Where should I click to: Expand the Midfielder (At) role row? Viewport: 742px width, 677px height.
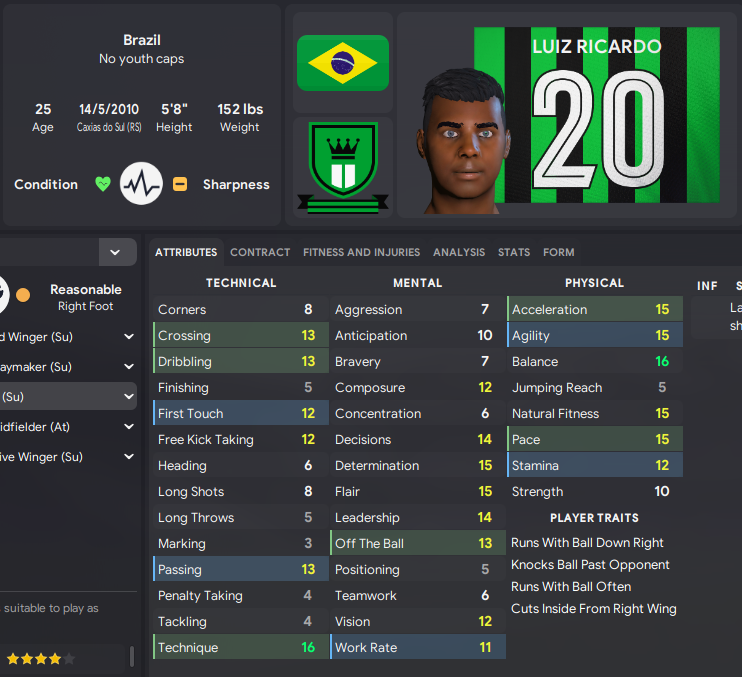tap(128, 427)
